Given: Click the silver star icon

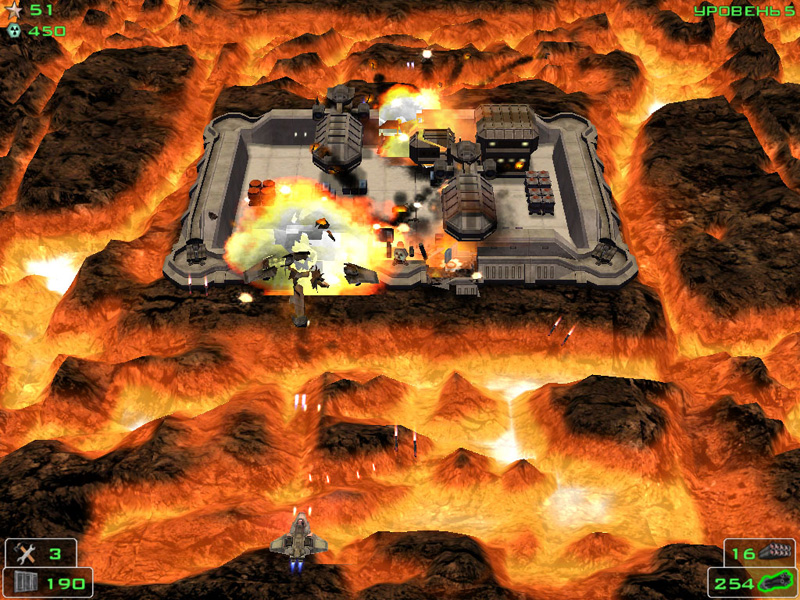Looking at the screenshot, I should click(14, 10).
